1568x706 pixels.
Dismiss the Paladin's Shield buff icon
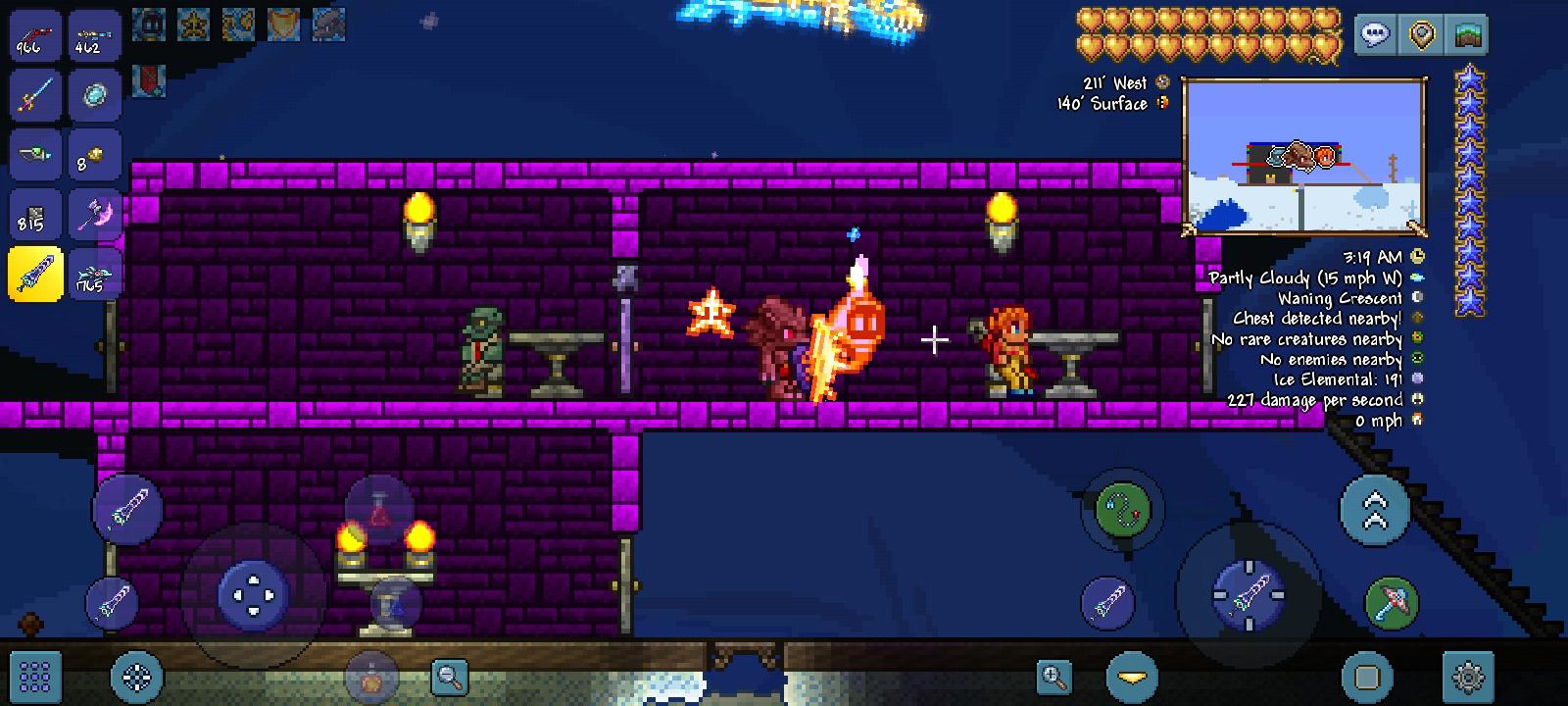tap(284, 25)
